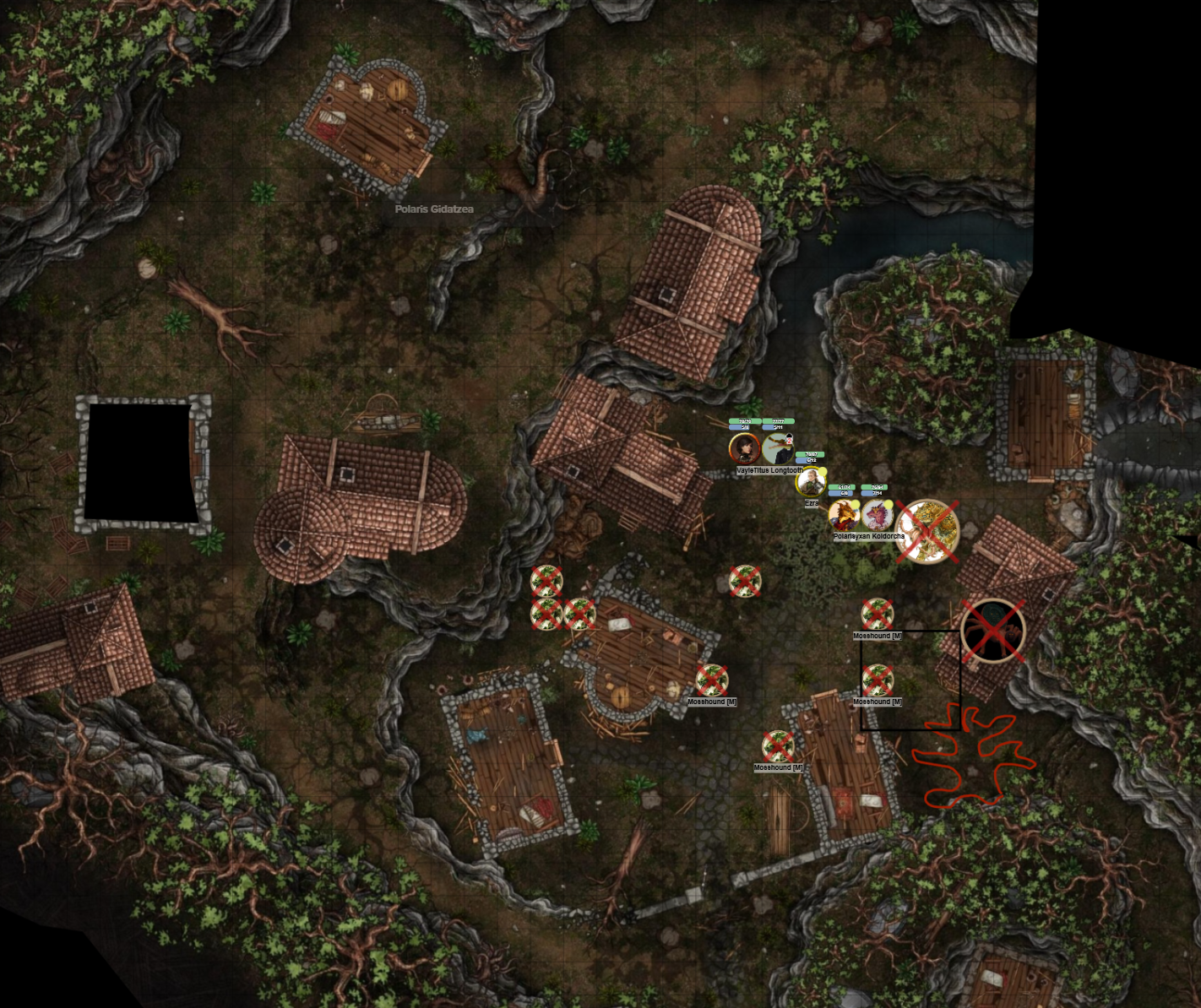Click the Mosshound token above the black rectangle
Screen dimensions: 1201x1008
point(878,615)
